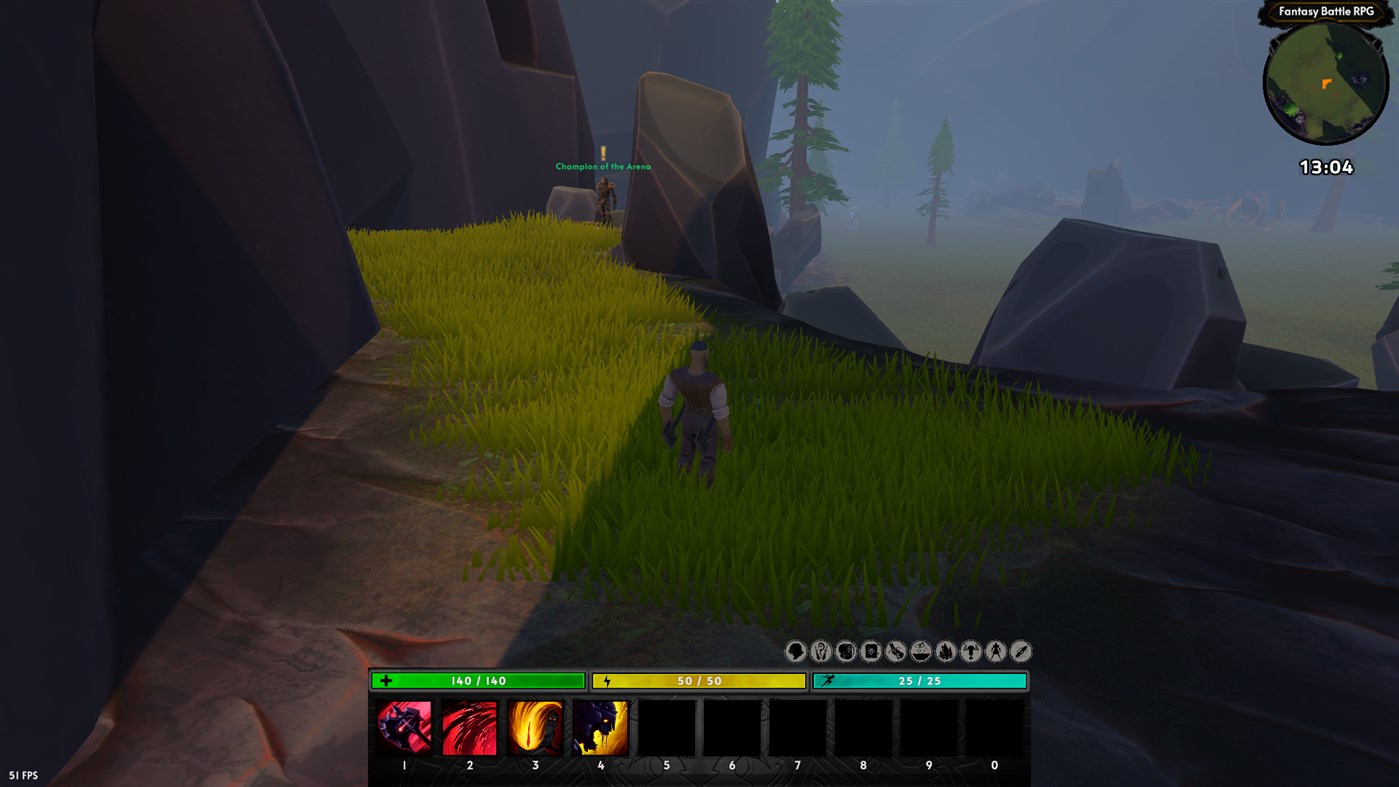1399x787 pixels.
Task: Open the inventory bag icon
Action: (845, 650)
